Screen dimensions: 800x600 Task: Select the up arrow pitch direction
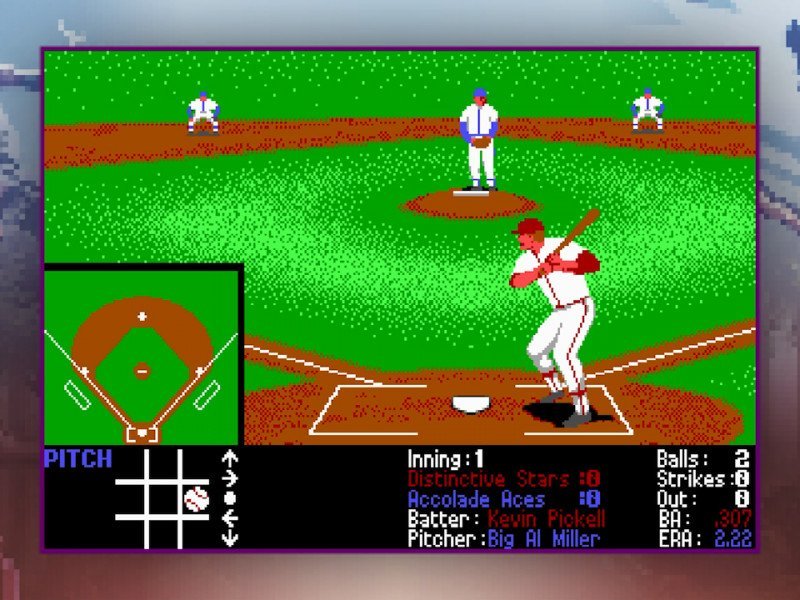(230, 459)
